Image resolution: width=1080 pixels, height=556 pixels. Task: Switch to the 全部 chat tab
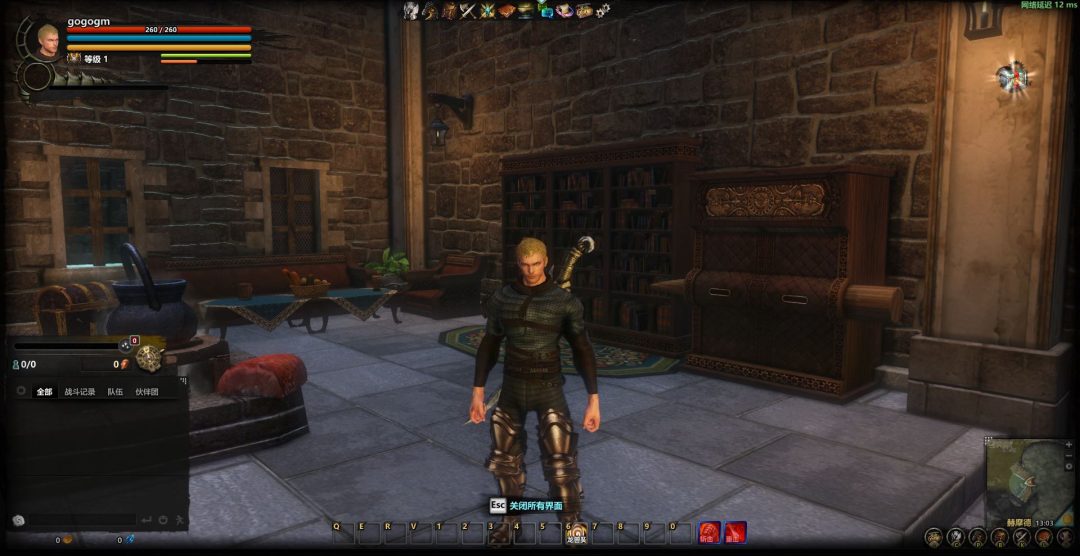[43, 392]
